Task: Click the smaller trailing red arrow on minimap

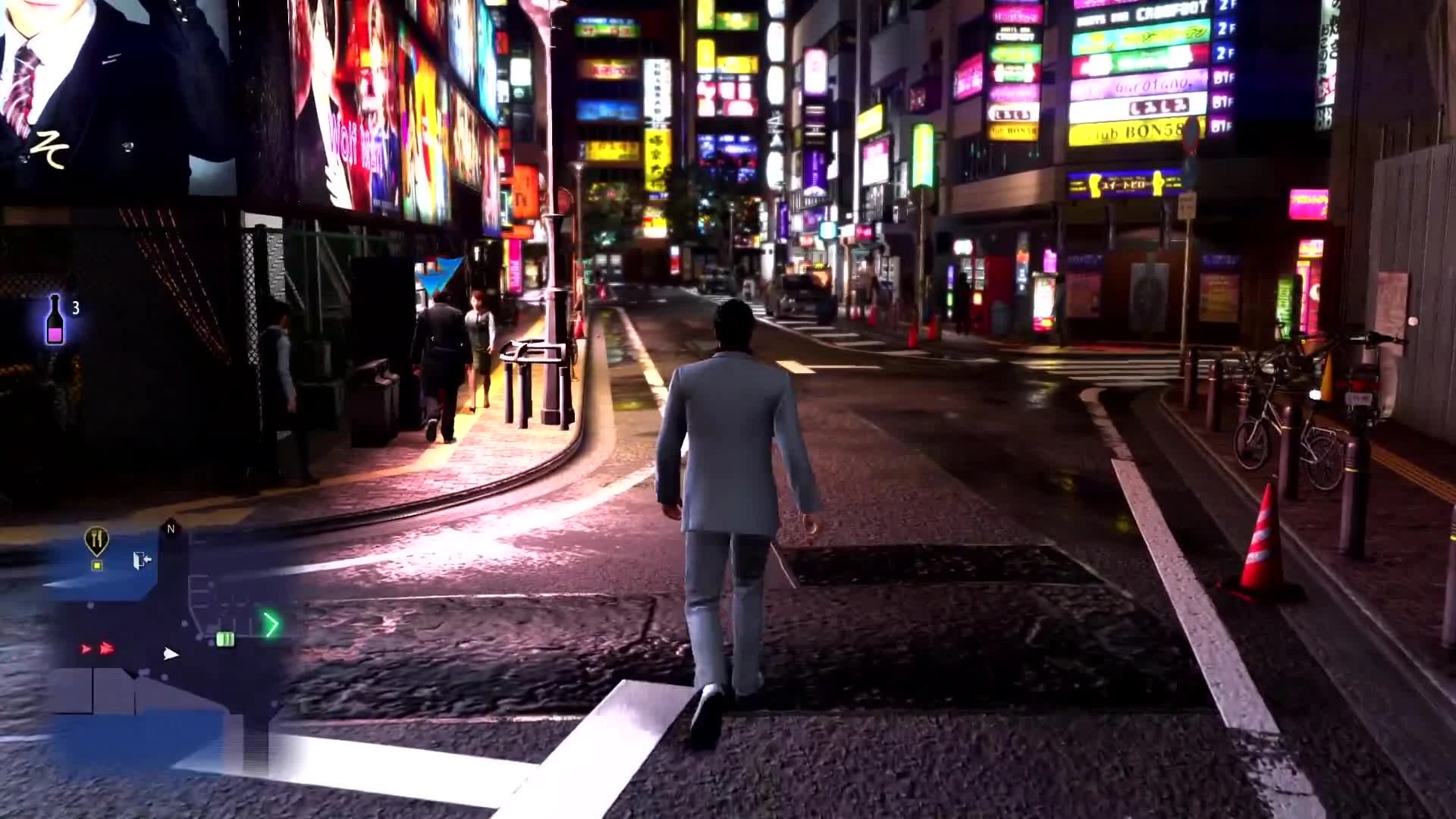Action: (x=86, y=649)
